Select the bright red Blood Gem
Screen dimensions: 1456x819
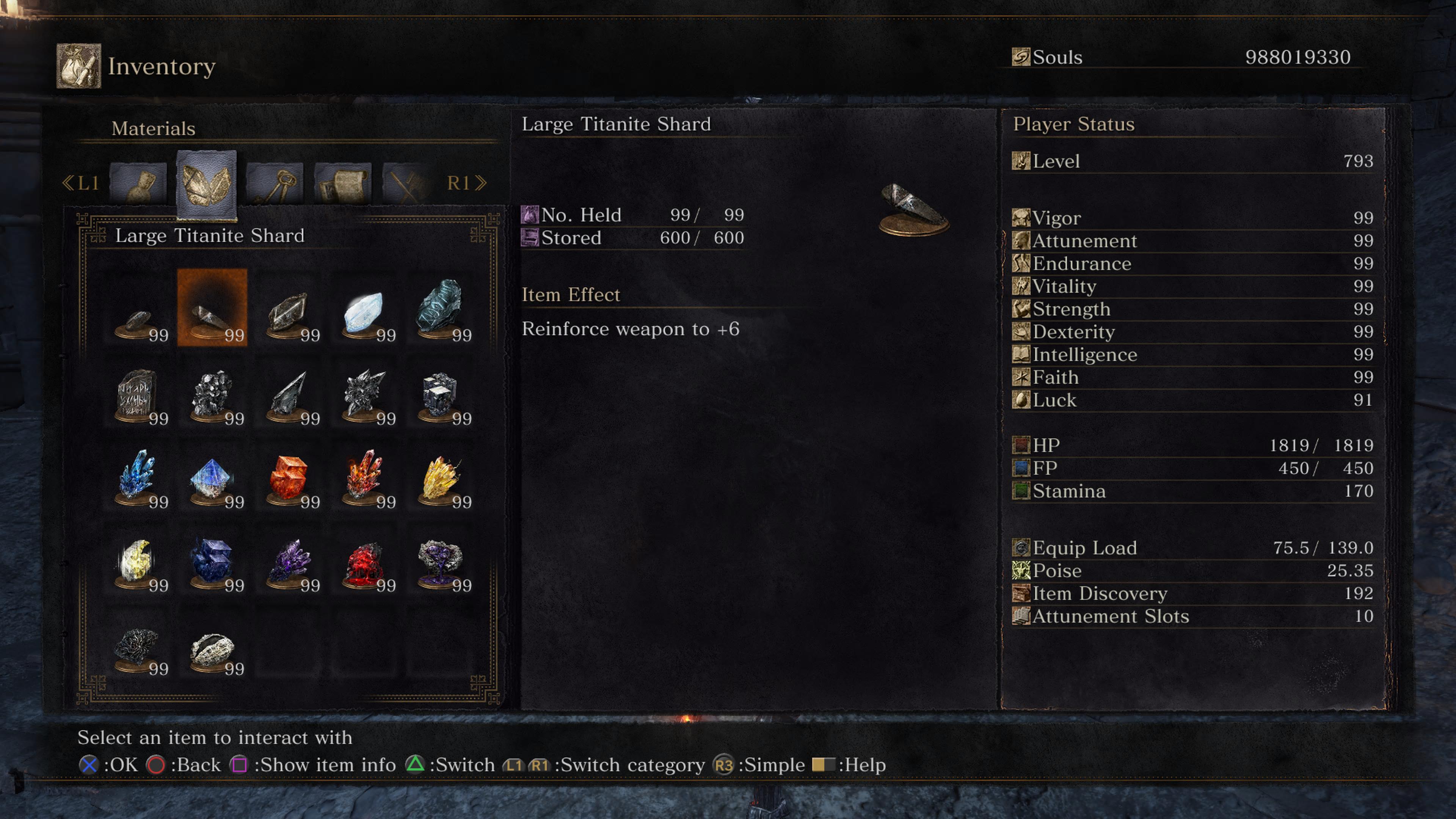(364, 562)
